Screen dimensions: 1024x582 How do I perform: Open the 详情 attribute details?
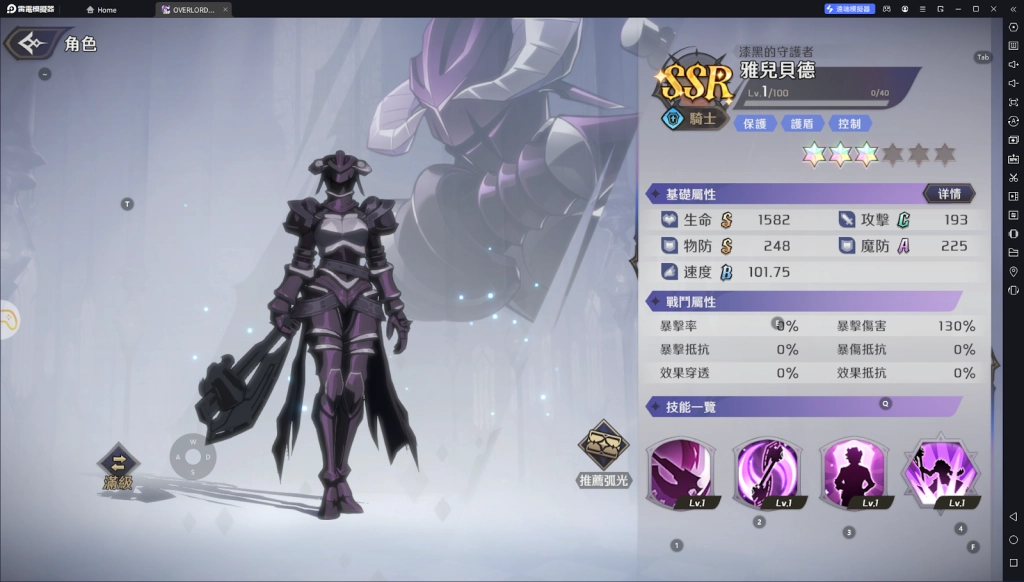[x=949, y=193]
